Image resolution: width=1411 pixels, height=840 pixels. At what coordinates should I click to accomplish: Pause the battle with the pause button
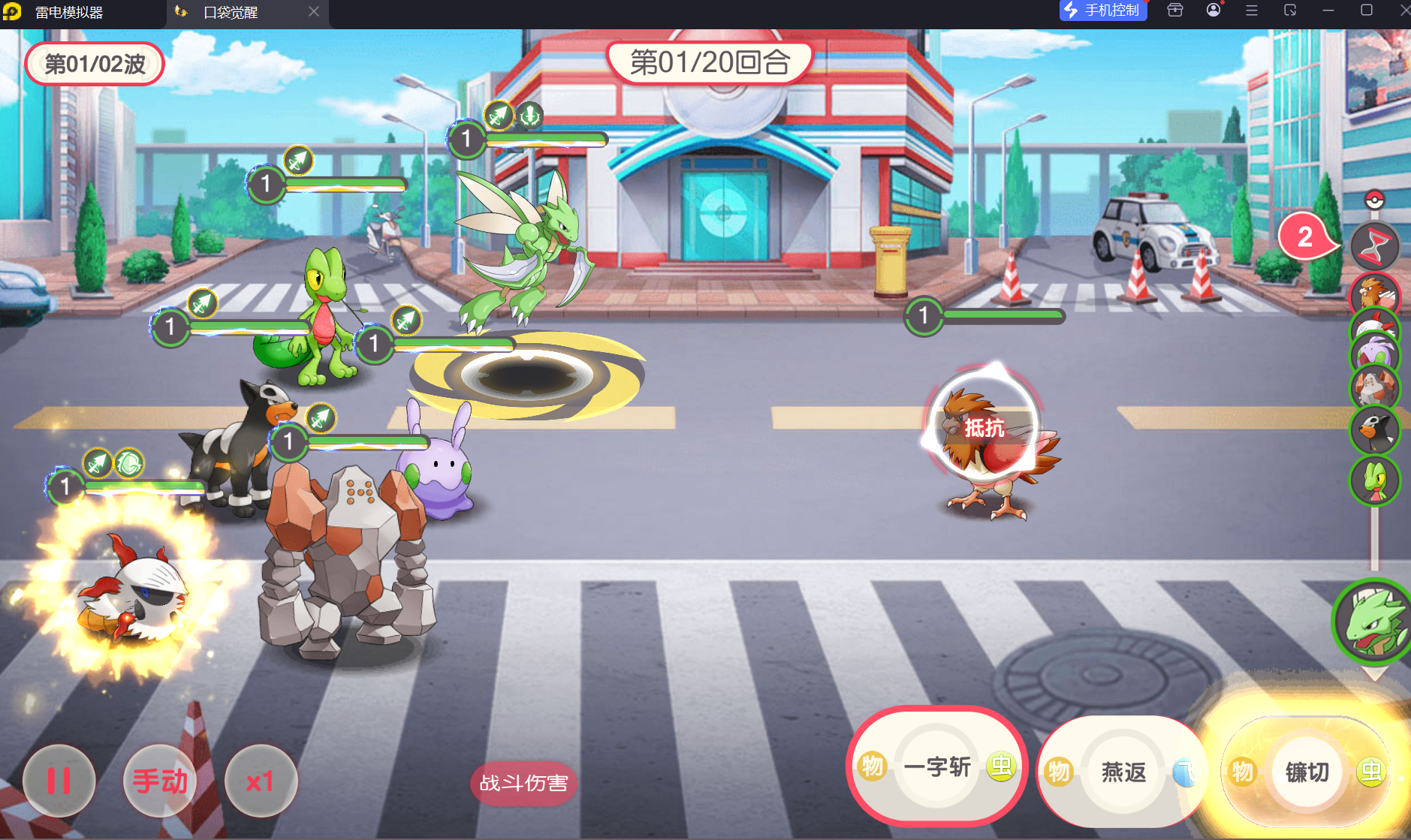click(59, 781)
